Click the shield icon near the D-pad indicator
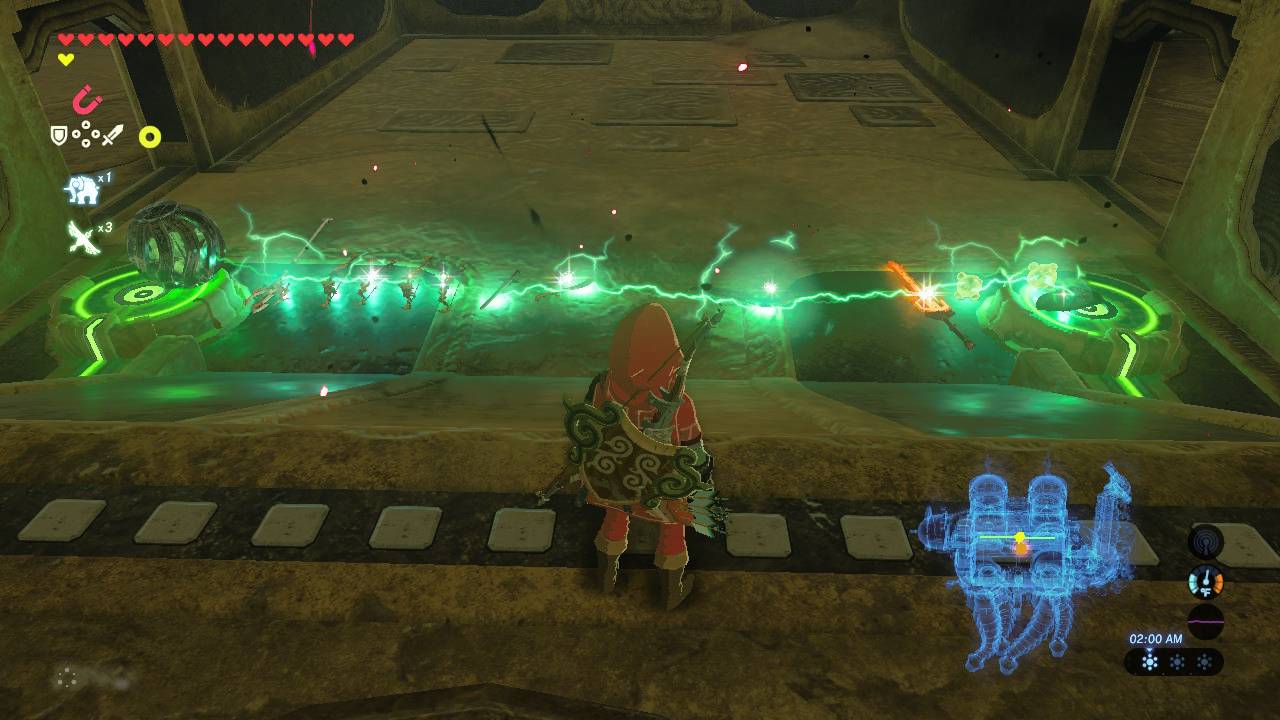The image size is (1280, 720). (58, 132)
